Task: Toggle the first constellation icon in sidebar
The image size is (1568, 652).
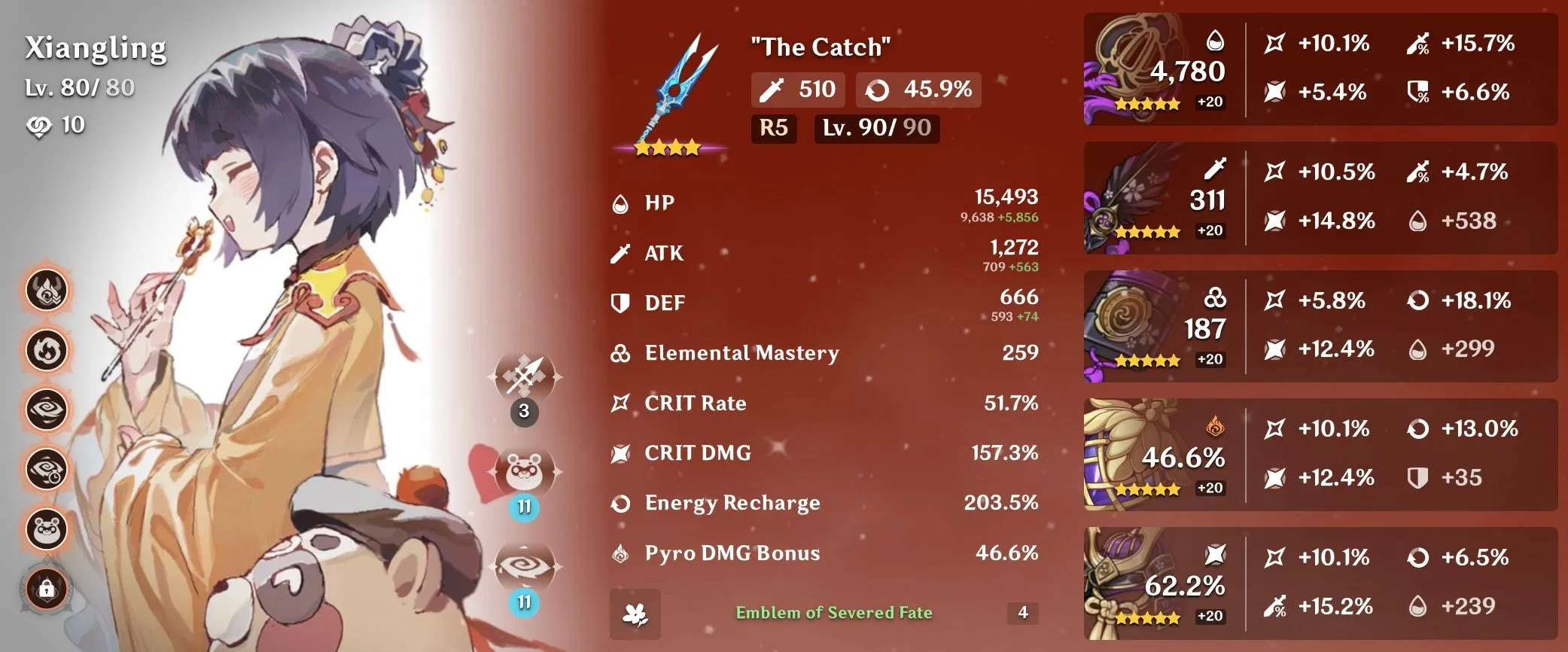Action: [47, 290]
